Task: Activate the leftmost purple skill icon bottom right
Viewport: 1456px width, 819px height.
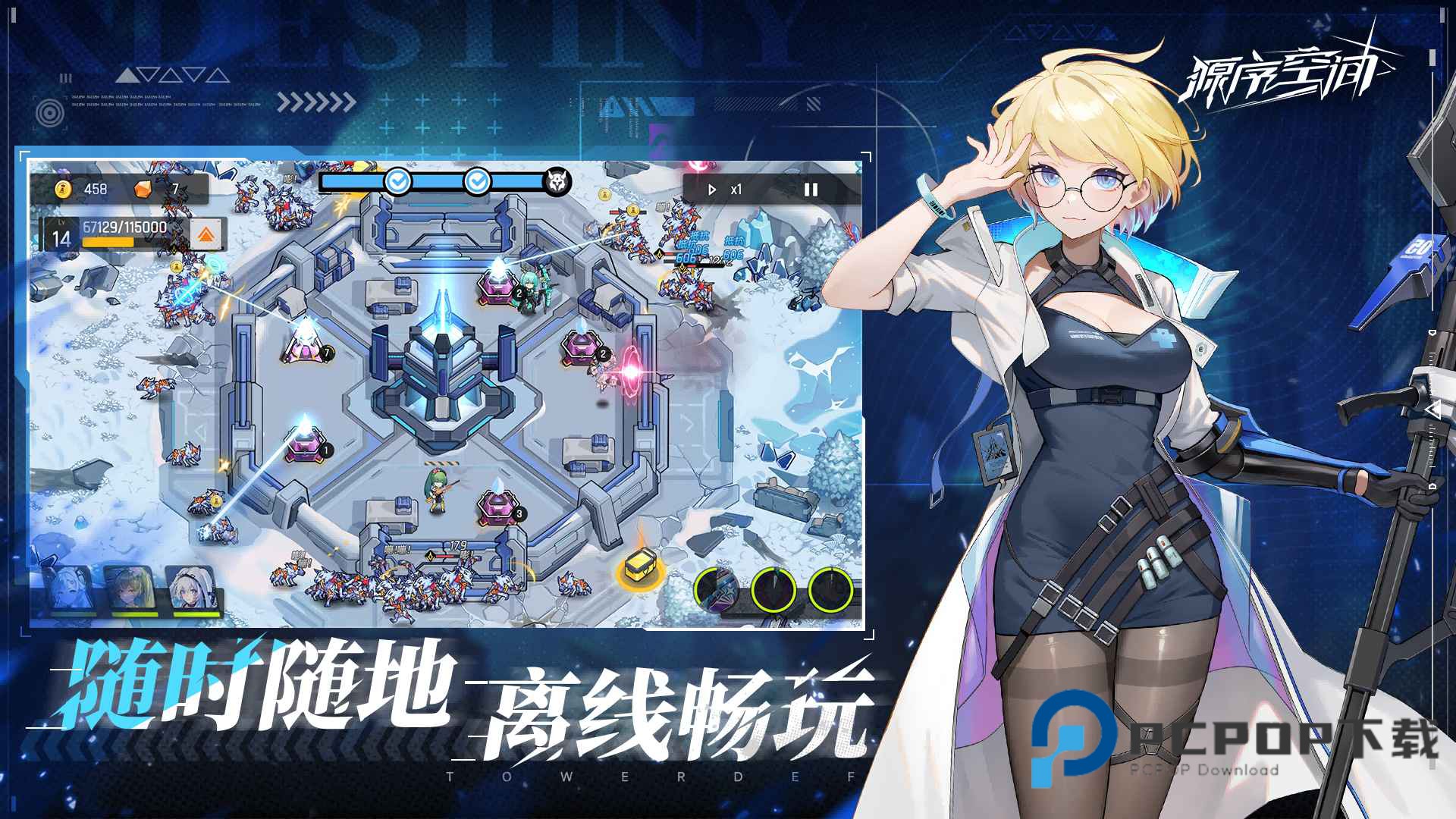Action: 715,588
